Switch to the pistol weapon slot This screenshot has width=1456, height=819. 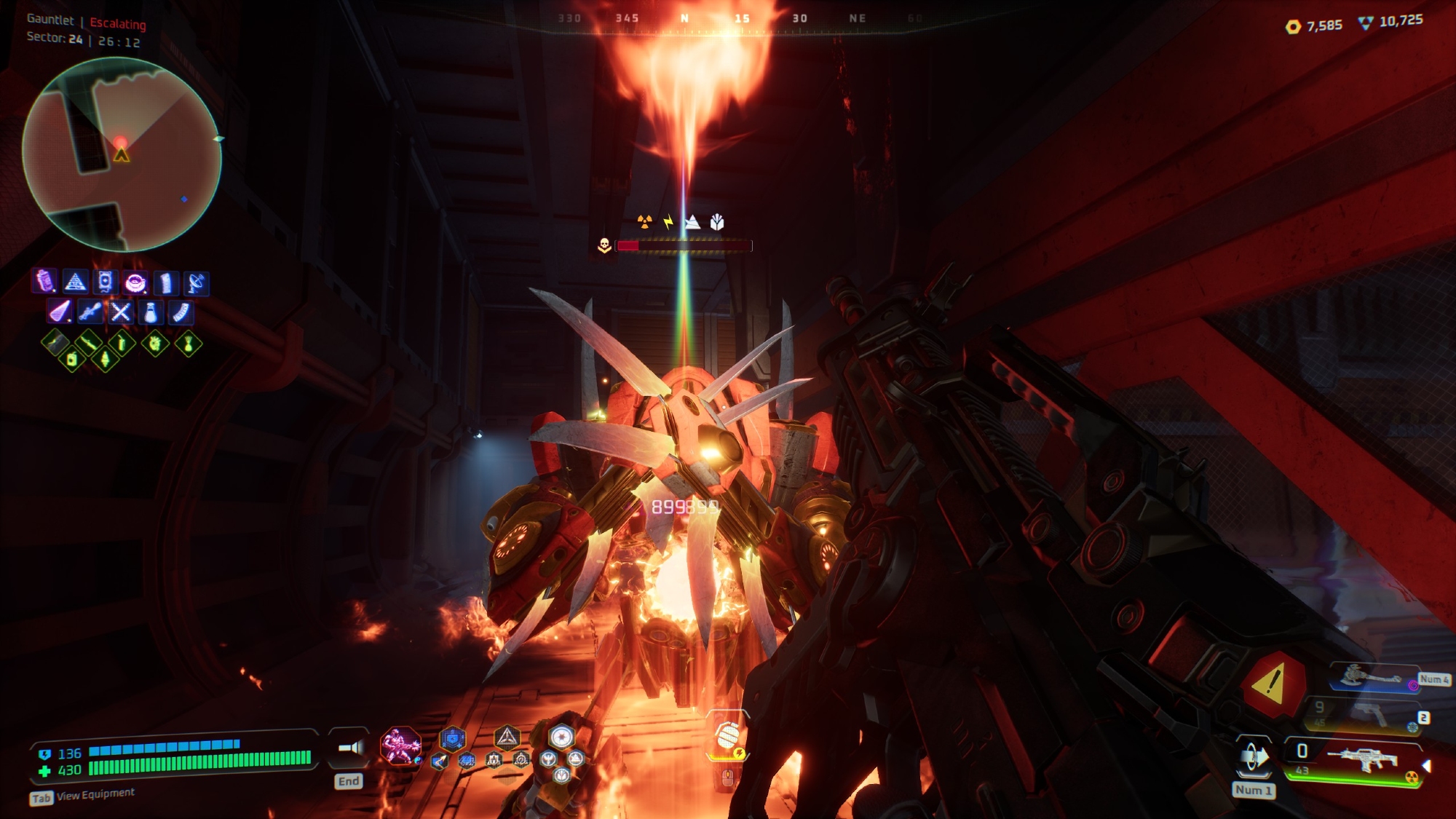(1369, 714)
